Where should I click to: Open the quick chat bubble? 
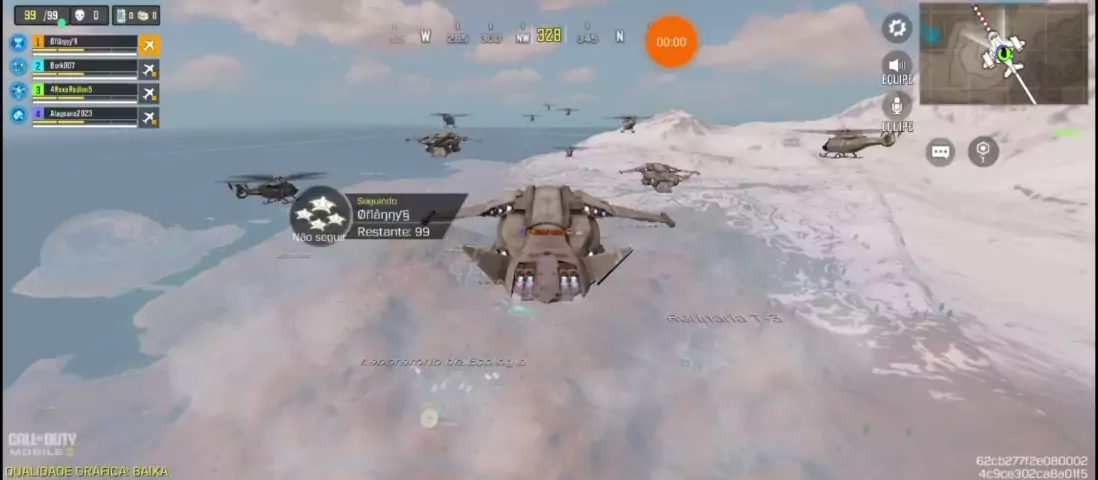click(x=940, y=152)
